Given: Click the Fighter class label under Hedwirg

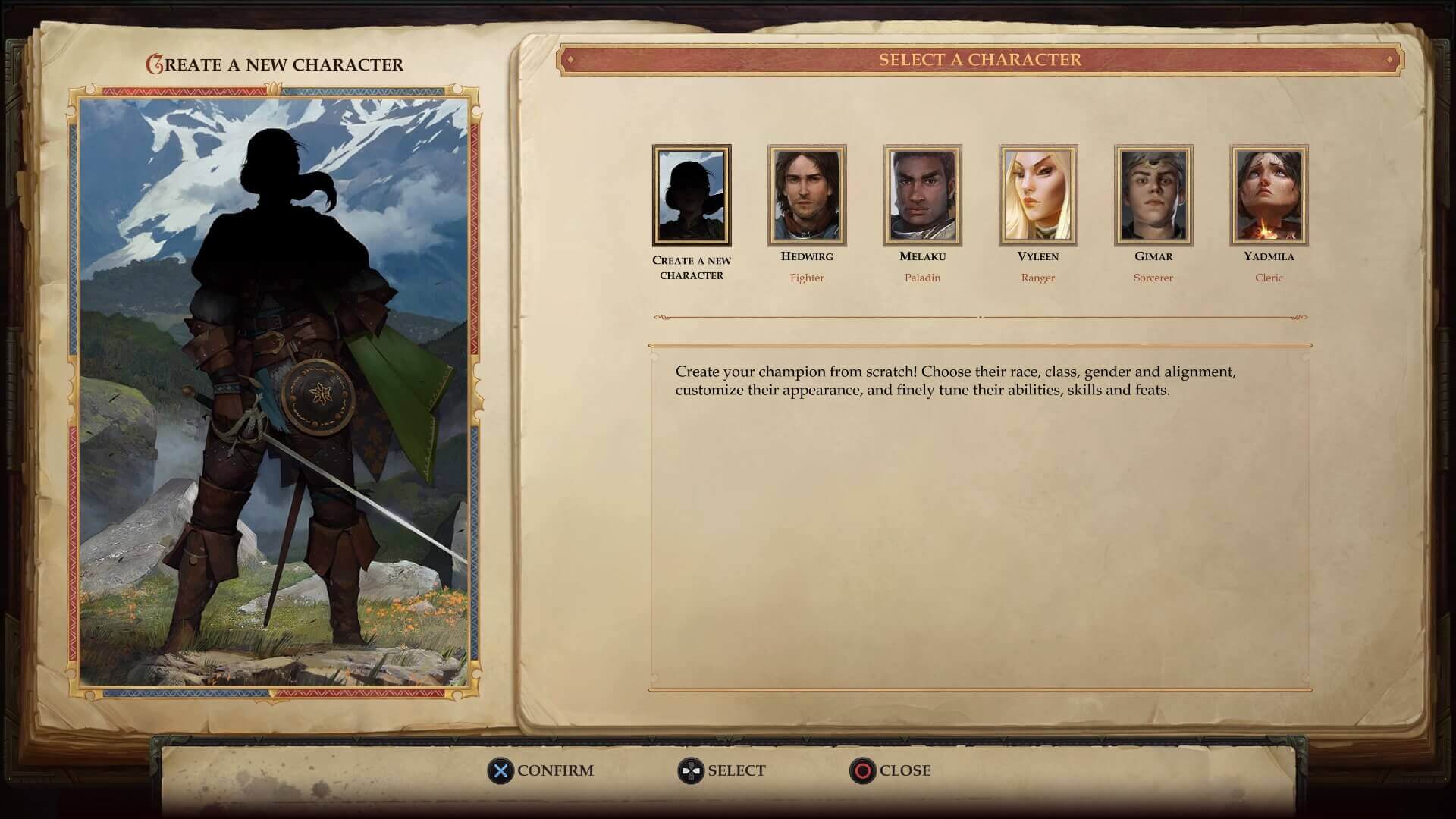Looking at the screenshot, I should pos(808,278).
